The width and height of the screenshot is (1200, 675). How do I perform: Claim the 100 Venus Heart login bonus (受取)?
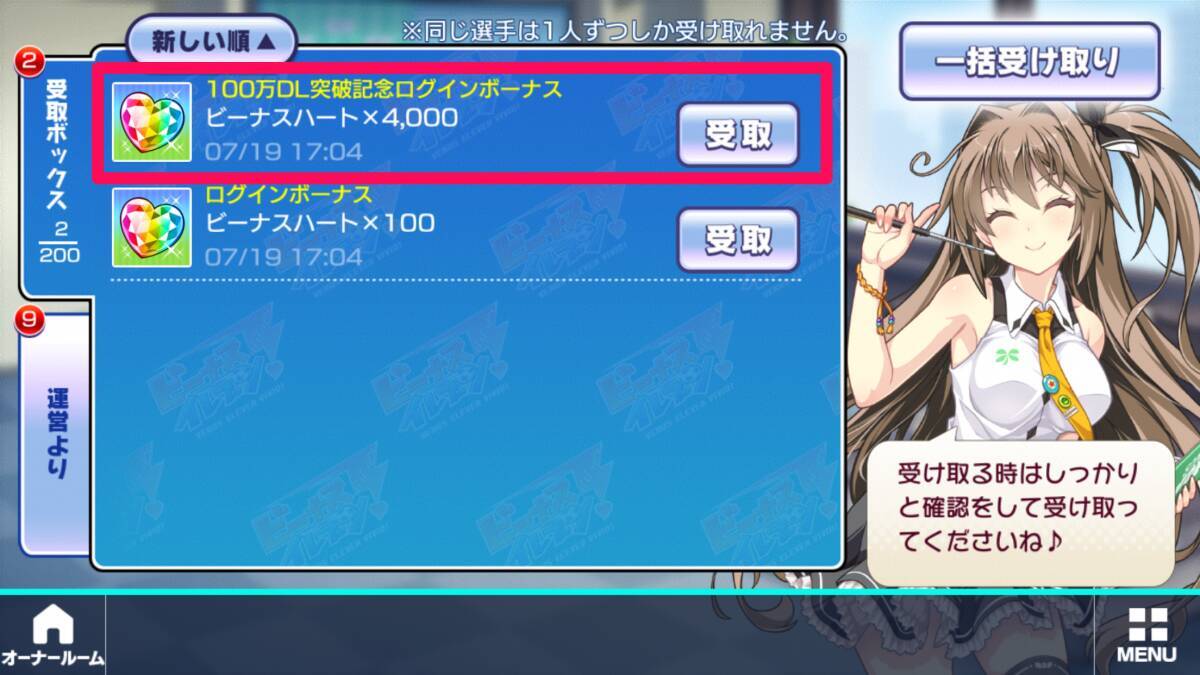(738, 239)
